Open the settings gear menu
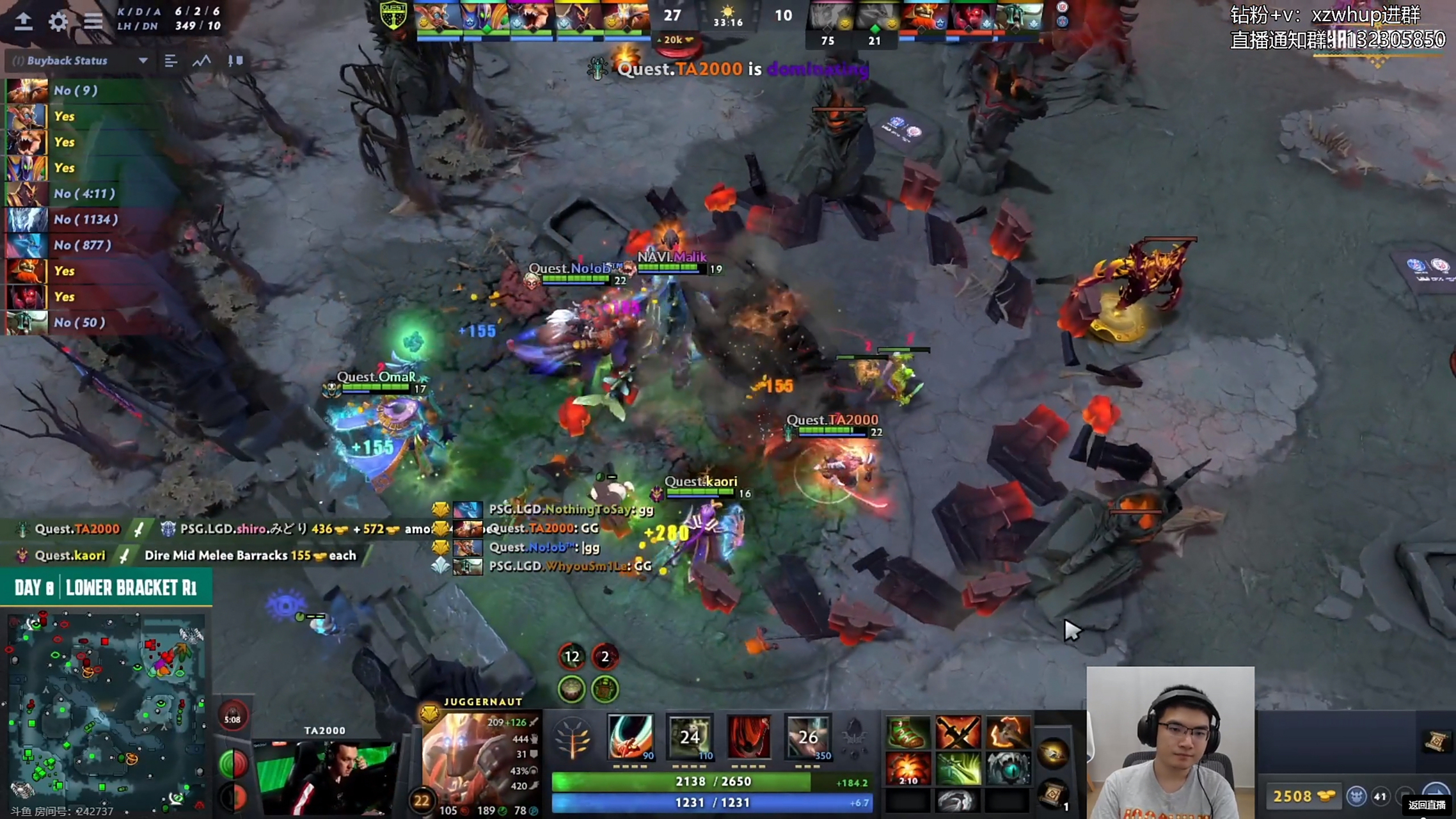Viewport: 1456px width, 819px height. (x=58, y=22)
